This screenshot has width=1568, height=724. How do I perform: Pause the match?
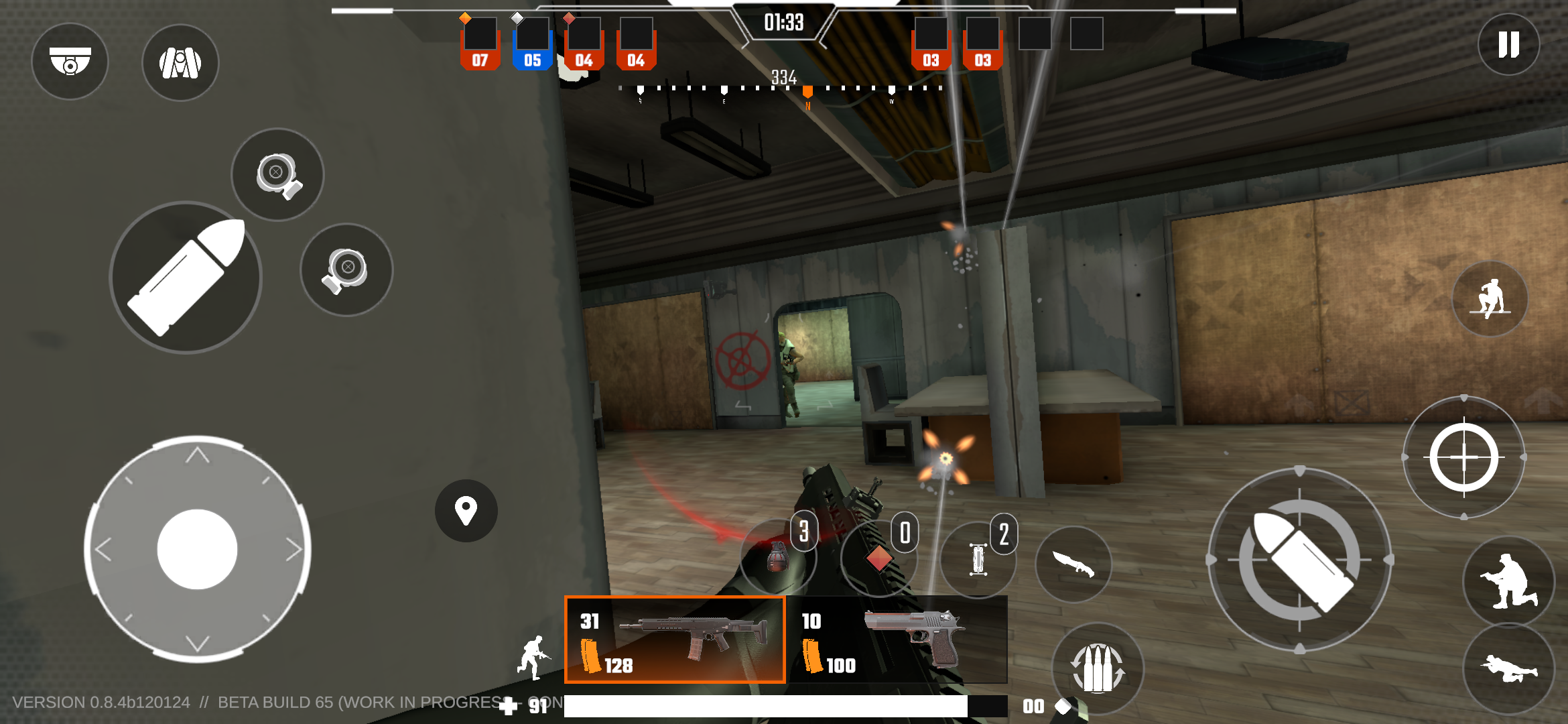1508,45
